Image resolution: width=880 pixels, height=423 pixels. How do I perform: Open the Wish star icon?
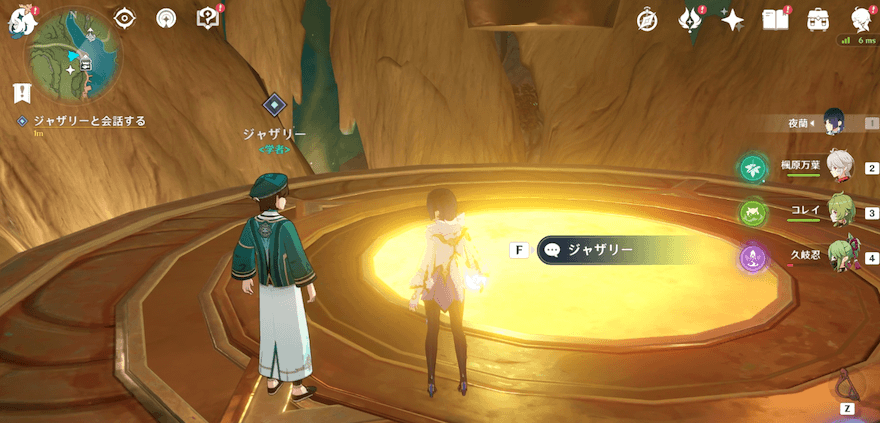[732, 19]
